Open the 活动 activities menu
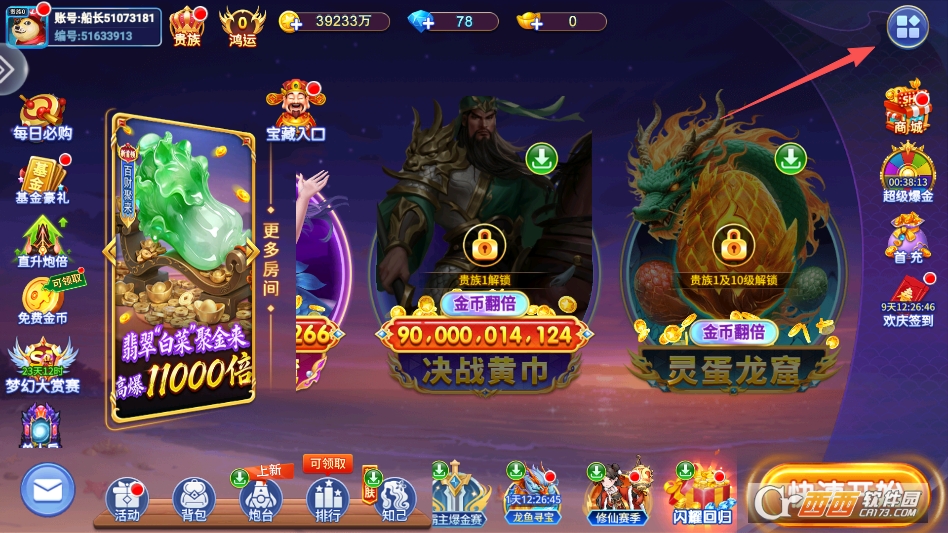This screenshot has height=533, width=948. 127,499
